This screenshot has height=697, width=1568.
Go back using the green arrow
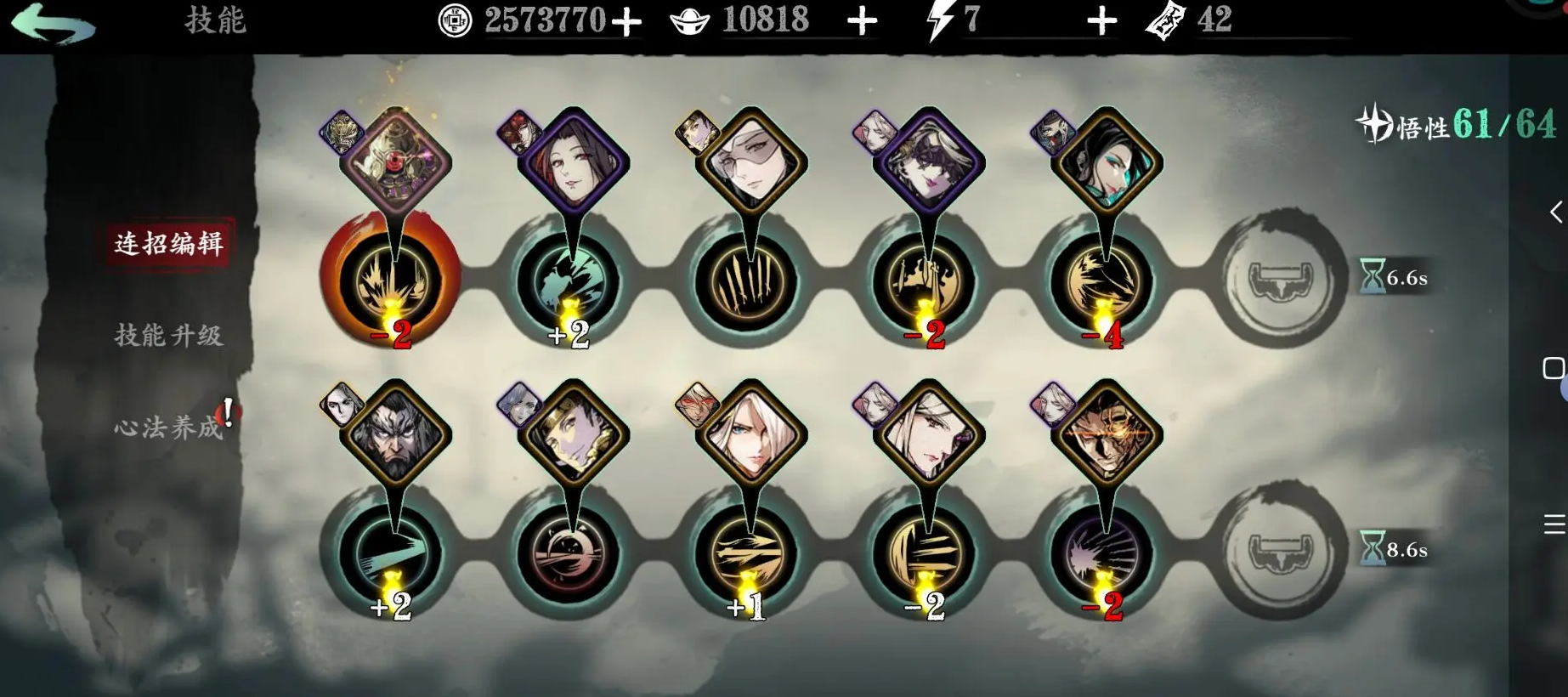pyautogui.click(x=53, y=23)
